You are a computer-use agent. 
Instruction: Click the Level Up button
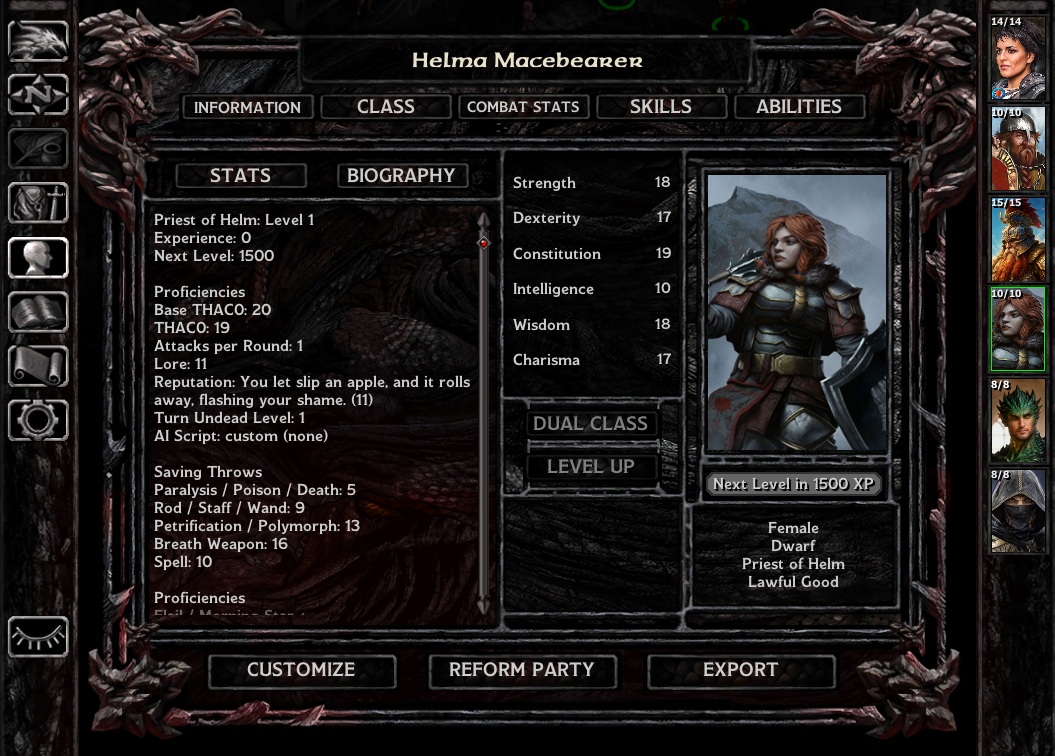pos(590,467)
